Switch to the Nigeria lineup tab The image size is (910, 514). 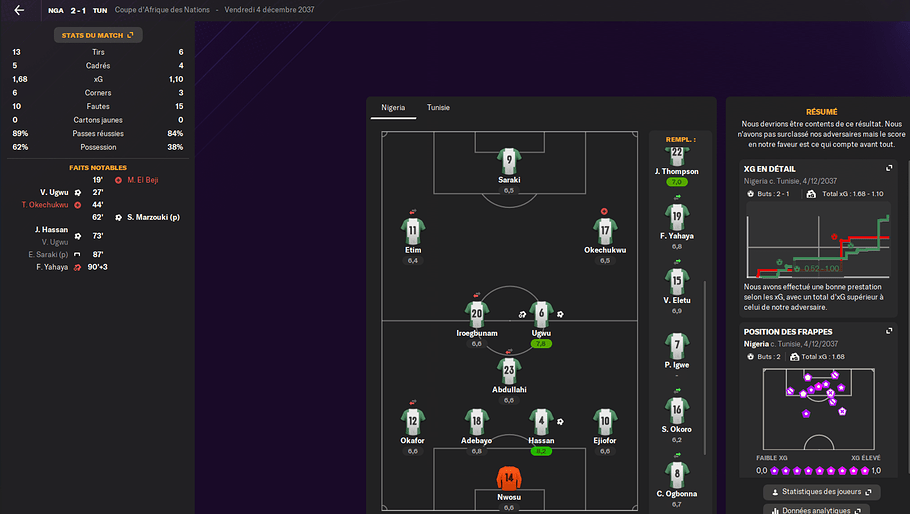coord(393,107)
